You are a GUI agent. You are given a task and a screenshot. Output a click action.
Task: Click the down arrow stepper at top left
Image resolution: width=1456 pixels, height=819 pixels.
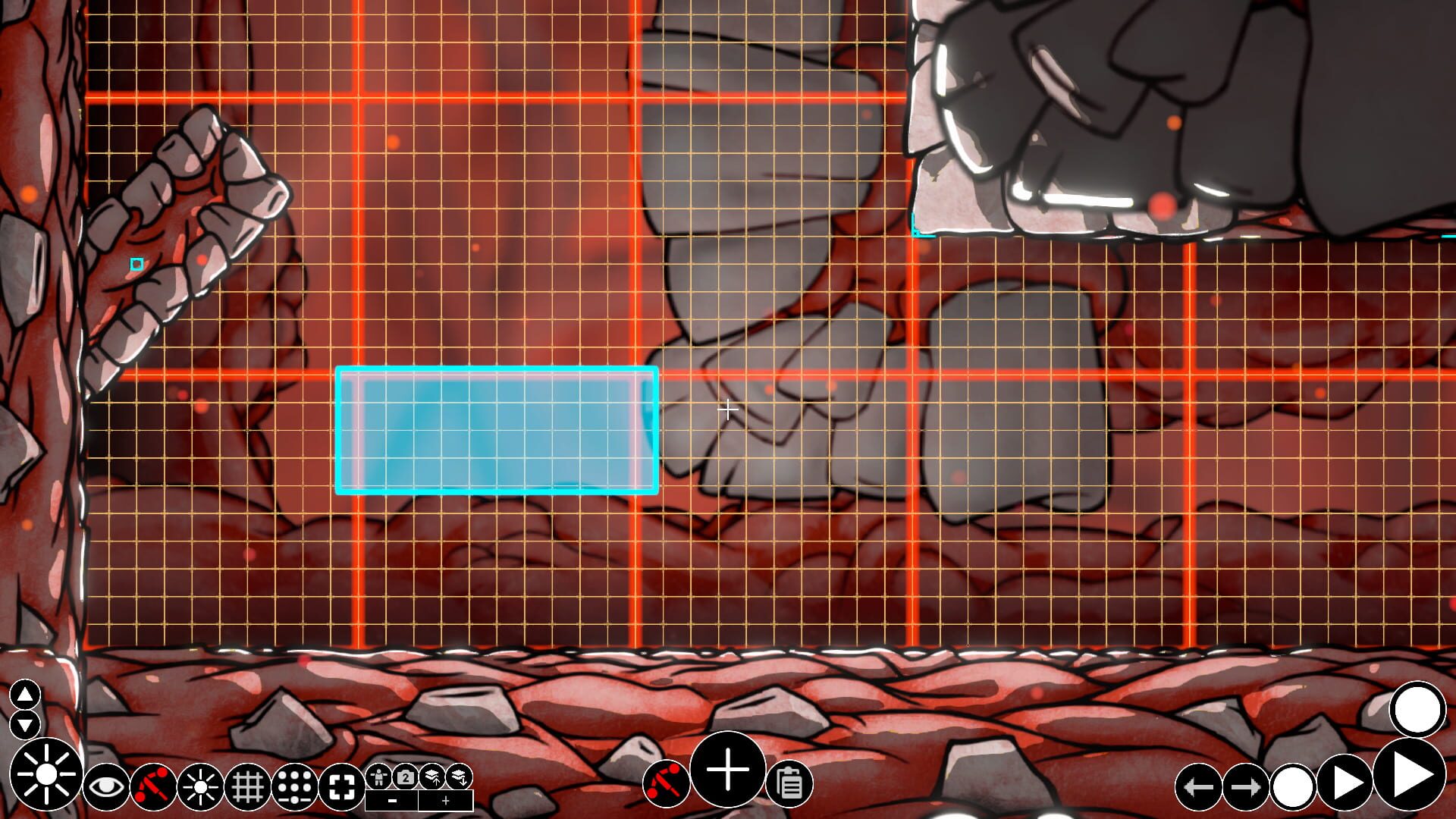(x=24, y=723)
